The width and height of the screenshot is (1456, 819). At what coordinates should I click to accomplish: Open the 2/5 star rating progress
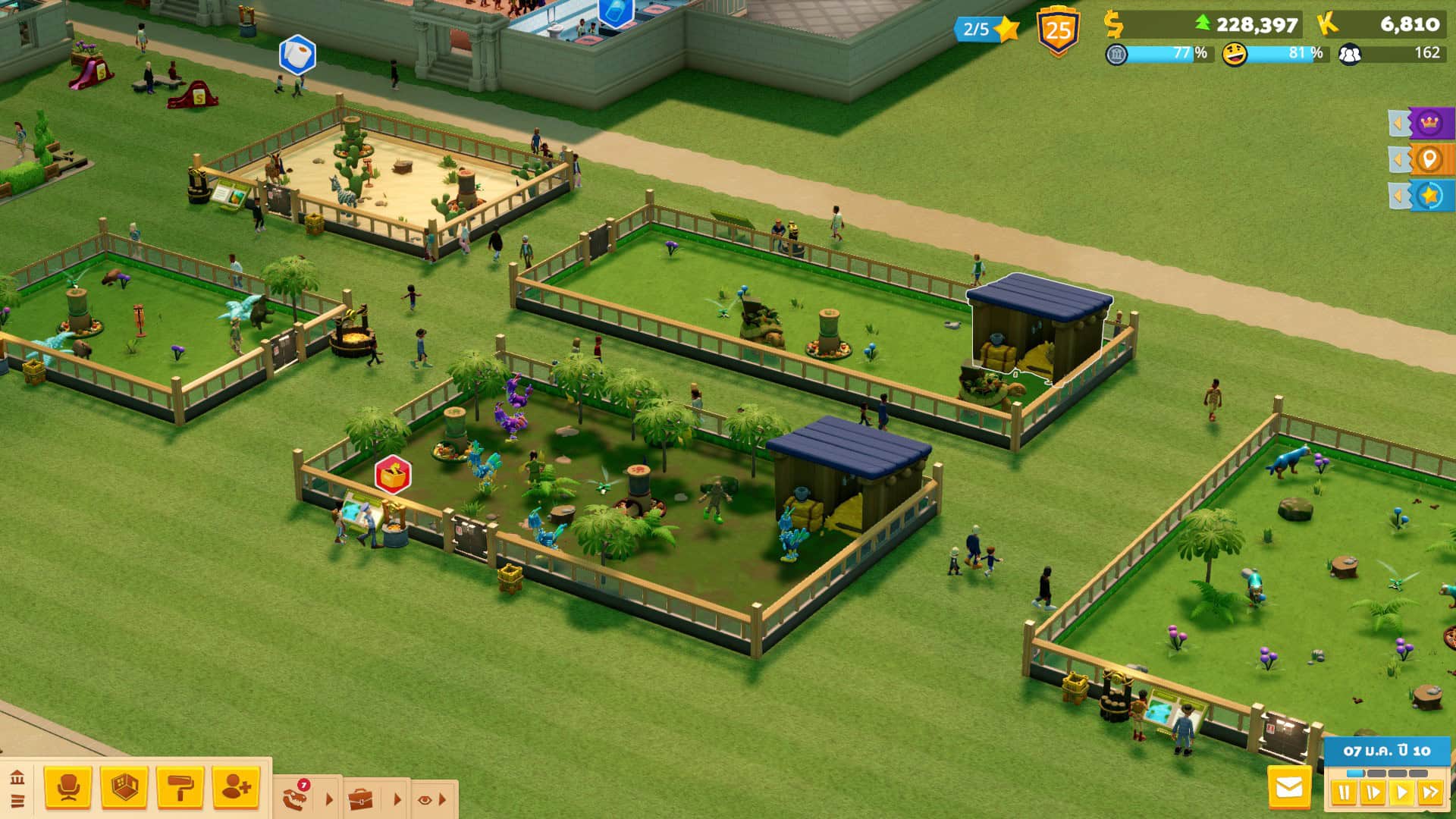(985, 30)
